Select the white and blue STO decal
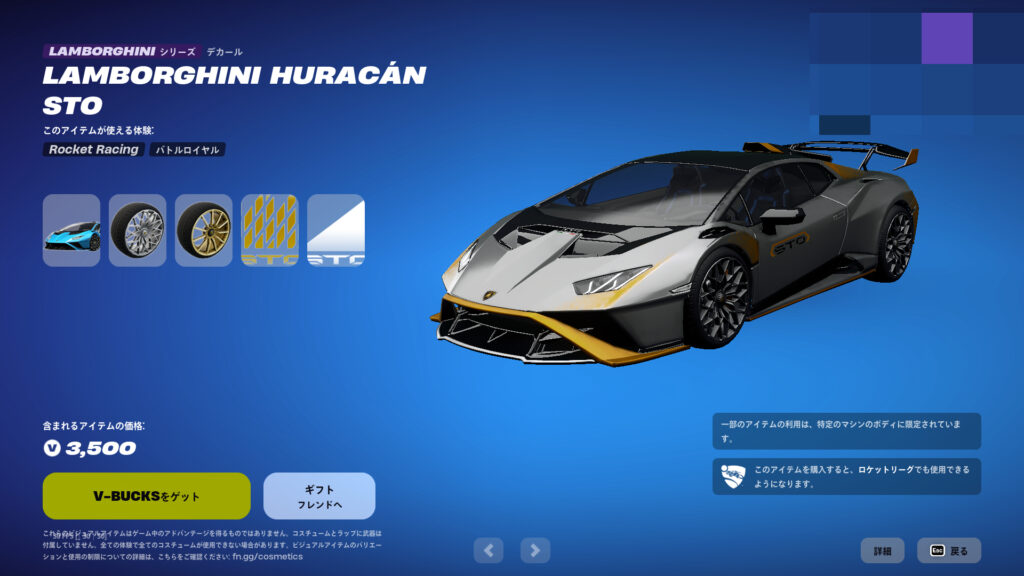1024x576 pixels. point(335,230)
